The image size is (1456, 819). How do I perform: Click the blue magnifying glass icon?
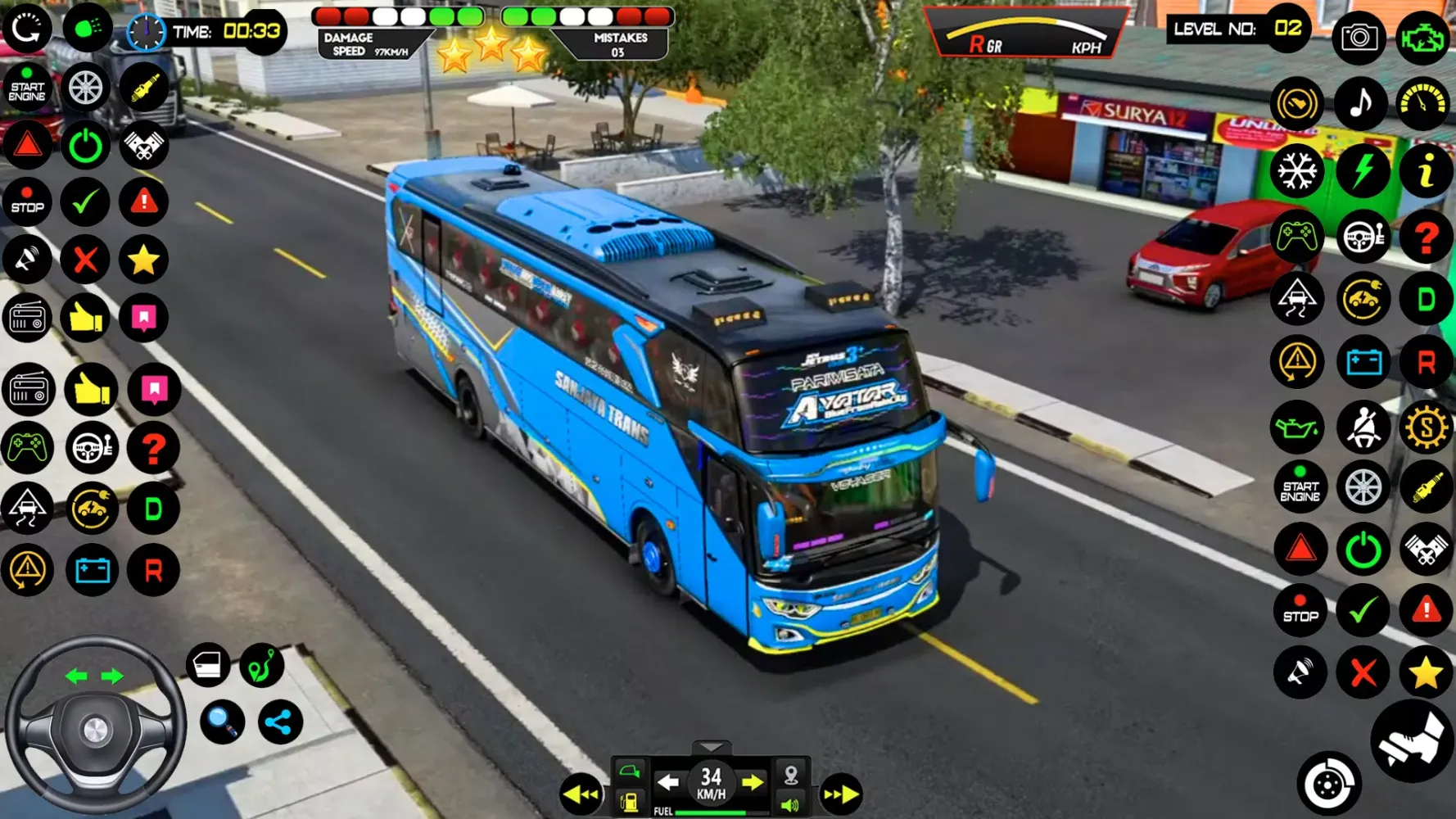pyautogui.click(x=222, y=722)
